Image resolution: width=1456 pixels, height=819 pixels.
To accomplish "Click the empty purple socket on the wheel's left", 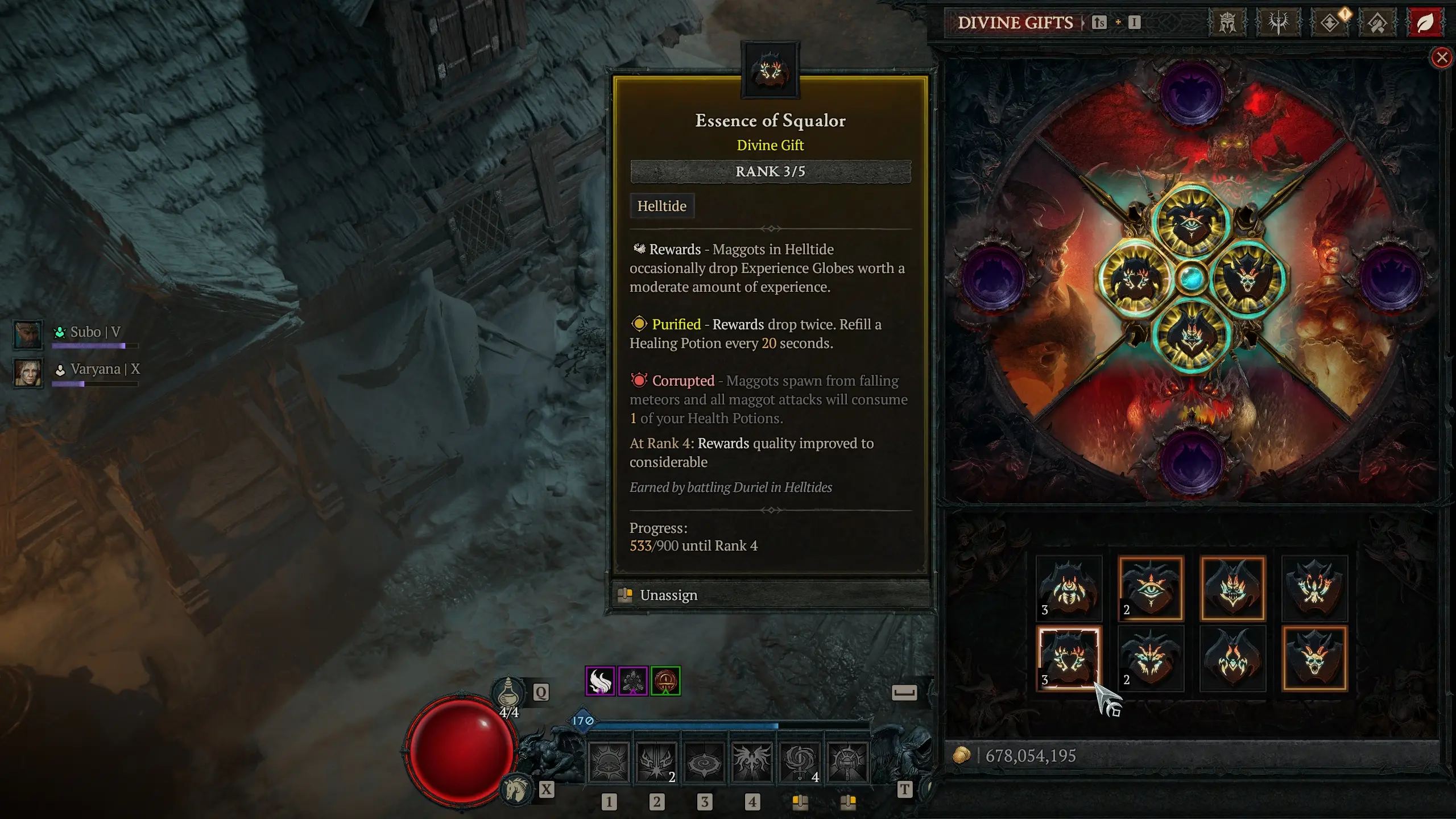I will point(994,279).
